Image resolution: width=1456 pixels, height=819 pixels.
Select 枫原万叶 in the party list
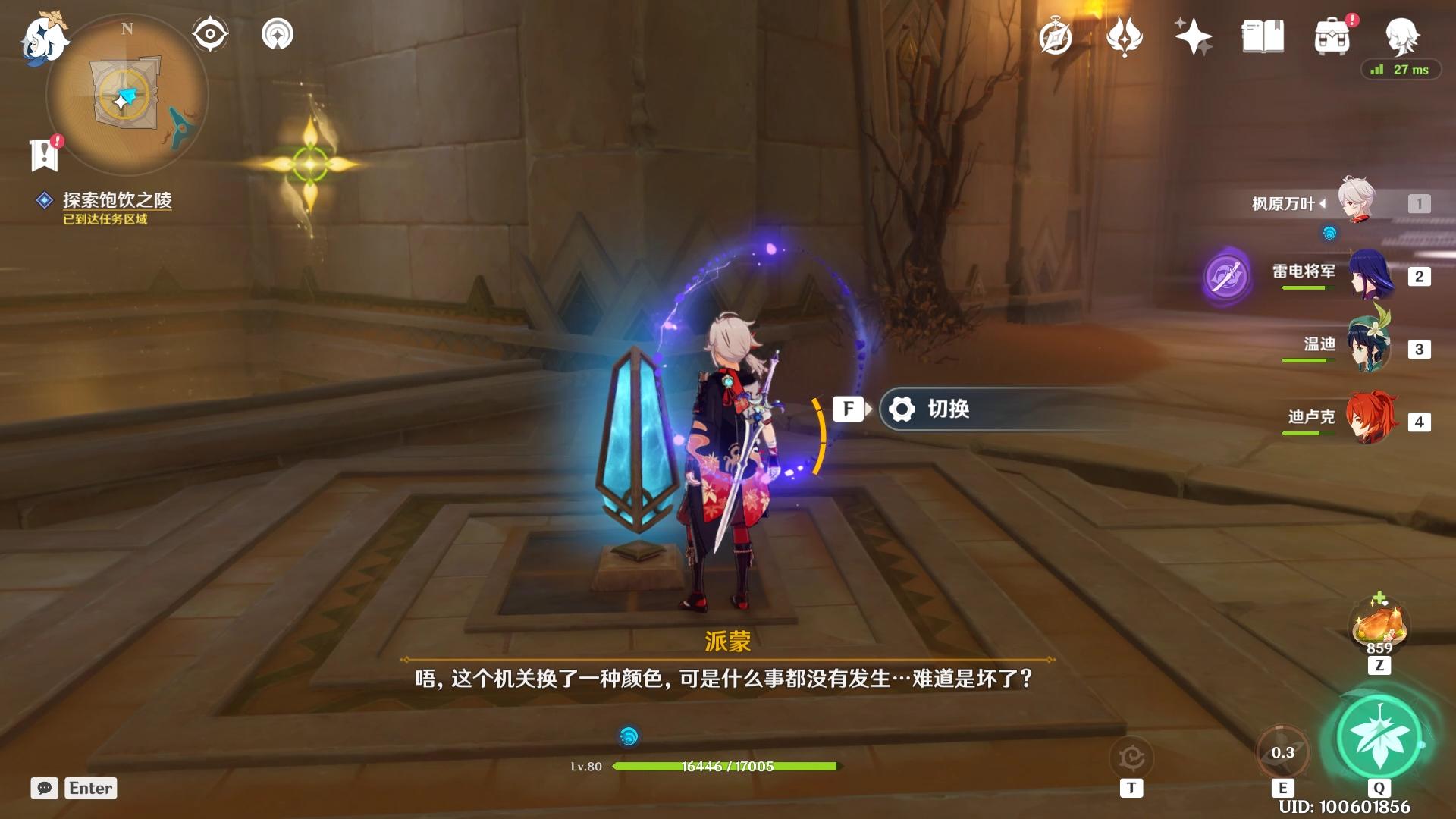(x=1357, y=202)
